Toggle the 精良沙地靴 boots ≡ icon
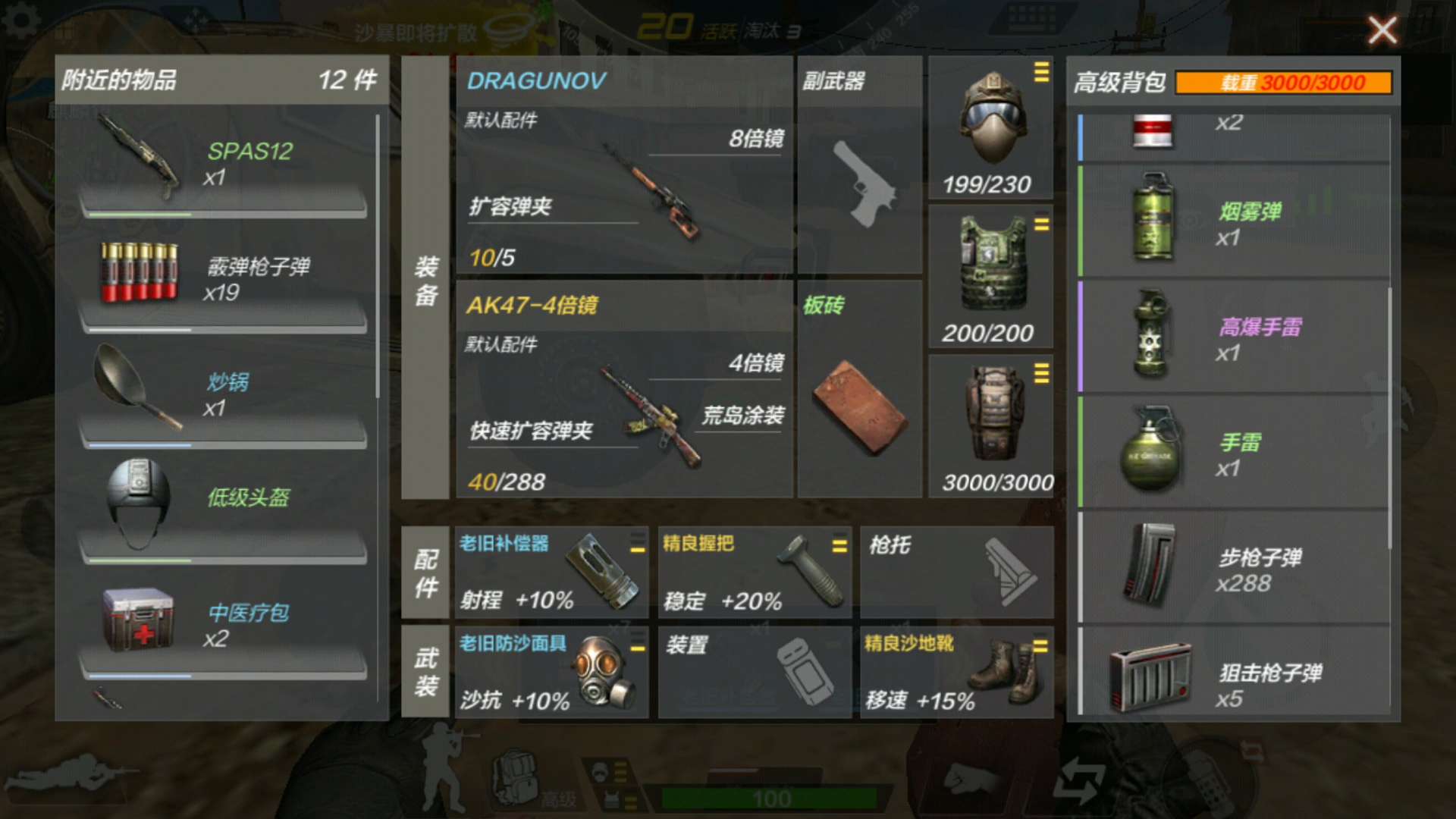Screen dimensions: 1456x819 (x=1042, y=643)
